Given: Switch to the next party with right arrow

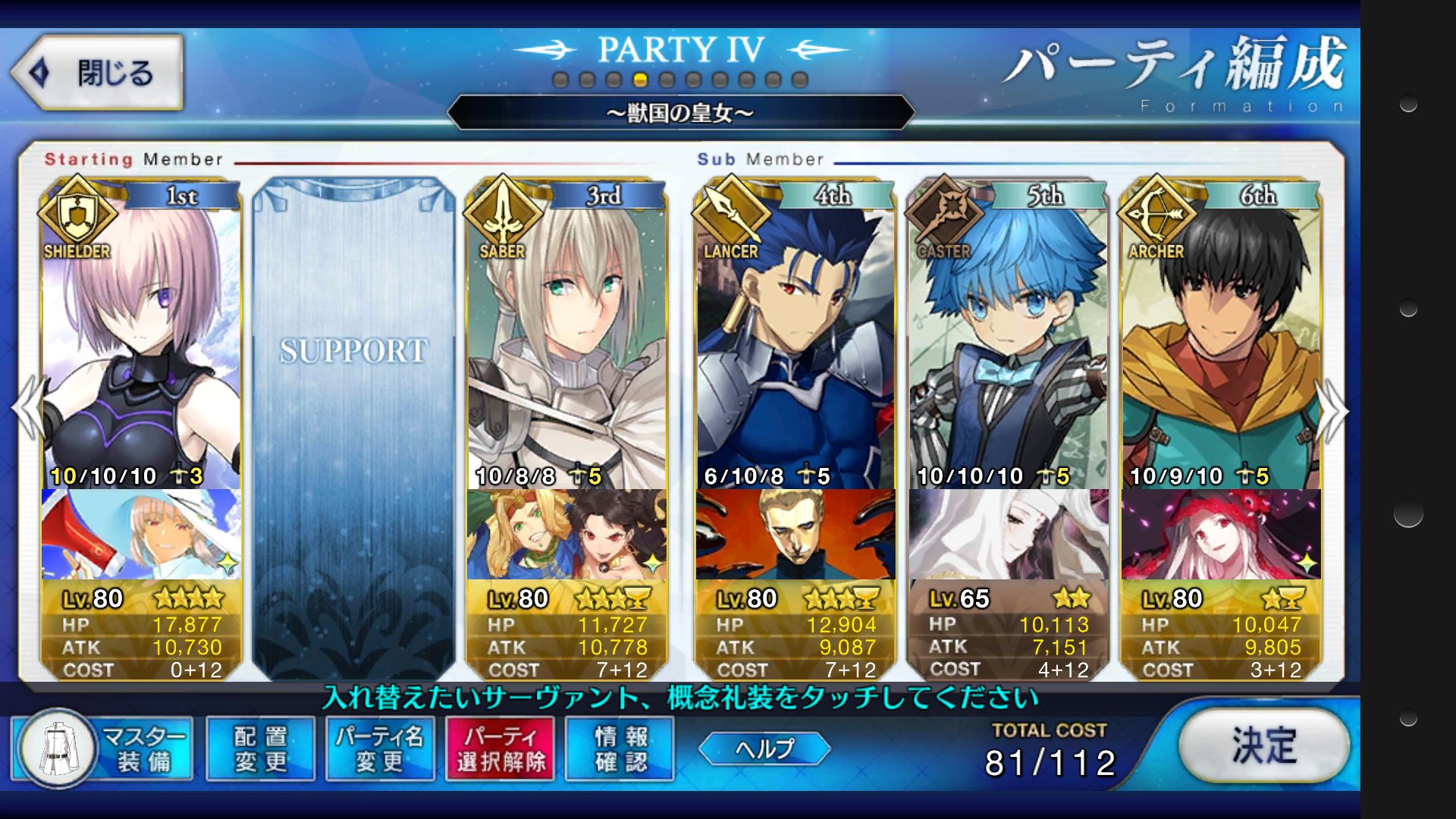Looking at the screenshot, I should pyautogui.click(x=1332, y=409).
